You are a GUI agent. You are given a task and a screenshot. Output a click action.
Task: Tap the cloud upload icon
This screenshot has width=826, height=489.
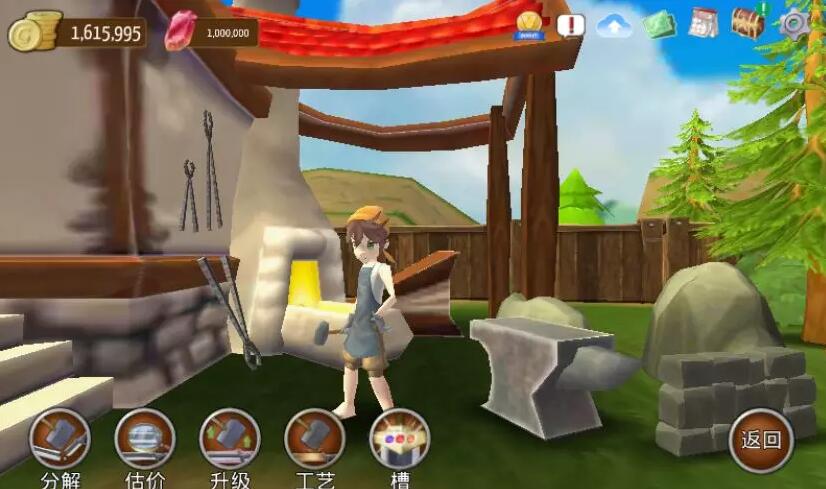pyautogui.click(x=614, y=26)
